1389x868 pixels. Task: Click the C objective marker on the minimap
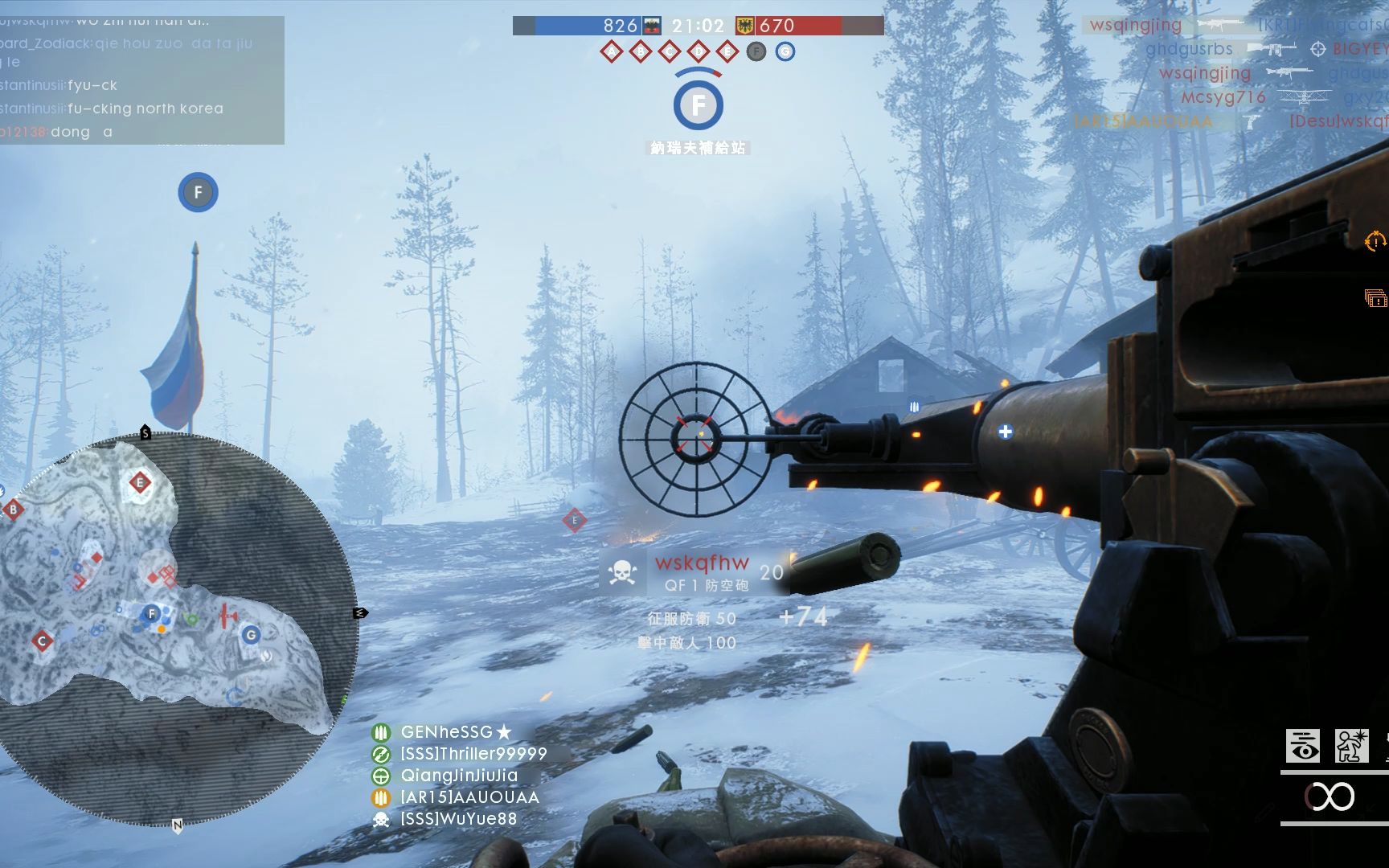coord(42,641)
